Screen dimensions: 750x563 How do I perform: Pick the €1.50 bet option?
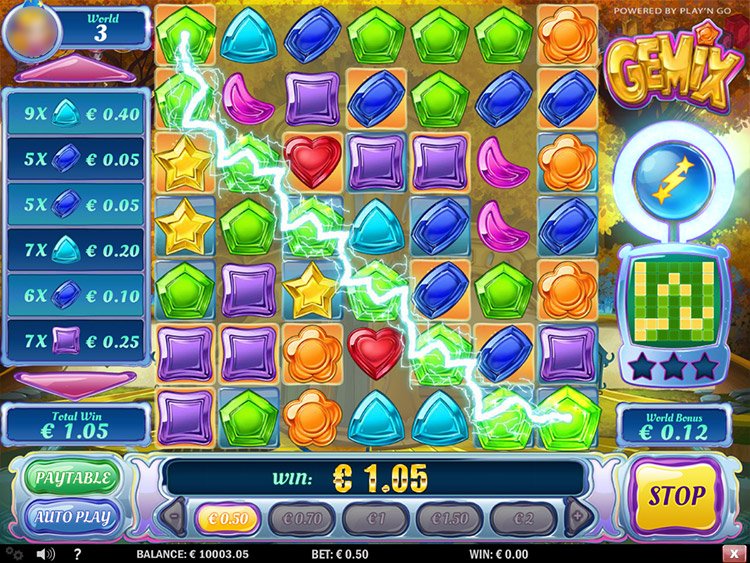coord(450,519)
